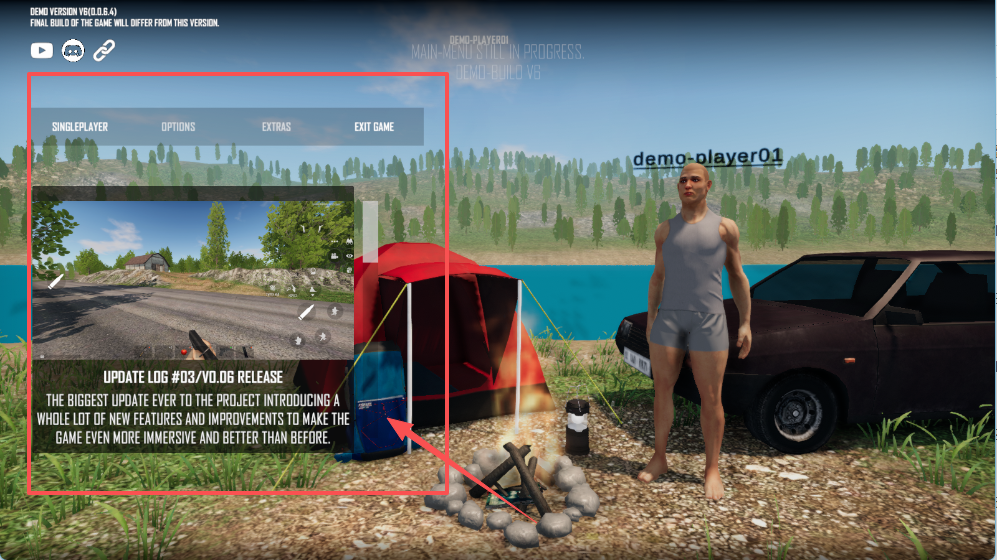This screenshot has width=997, height=560.
Task: Open the YouTube channel icon
Action: (42, 50)
